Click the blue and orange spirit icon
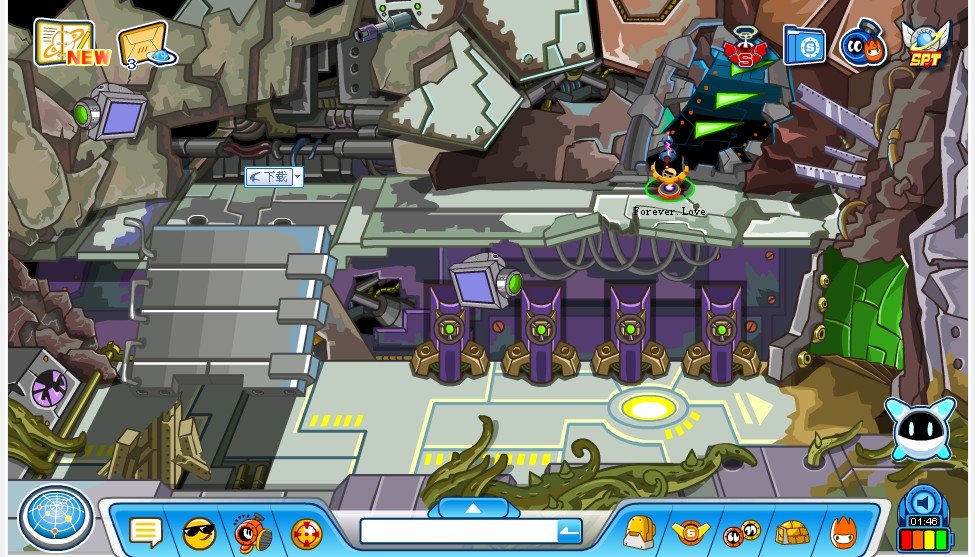975x557 pixels. [862, 46]
